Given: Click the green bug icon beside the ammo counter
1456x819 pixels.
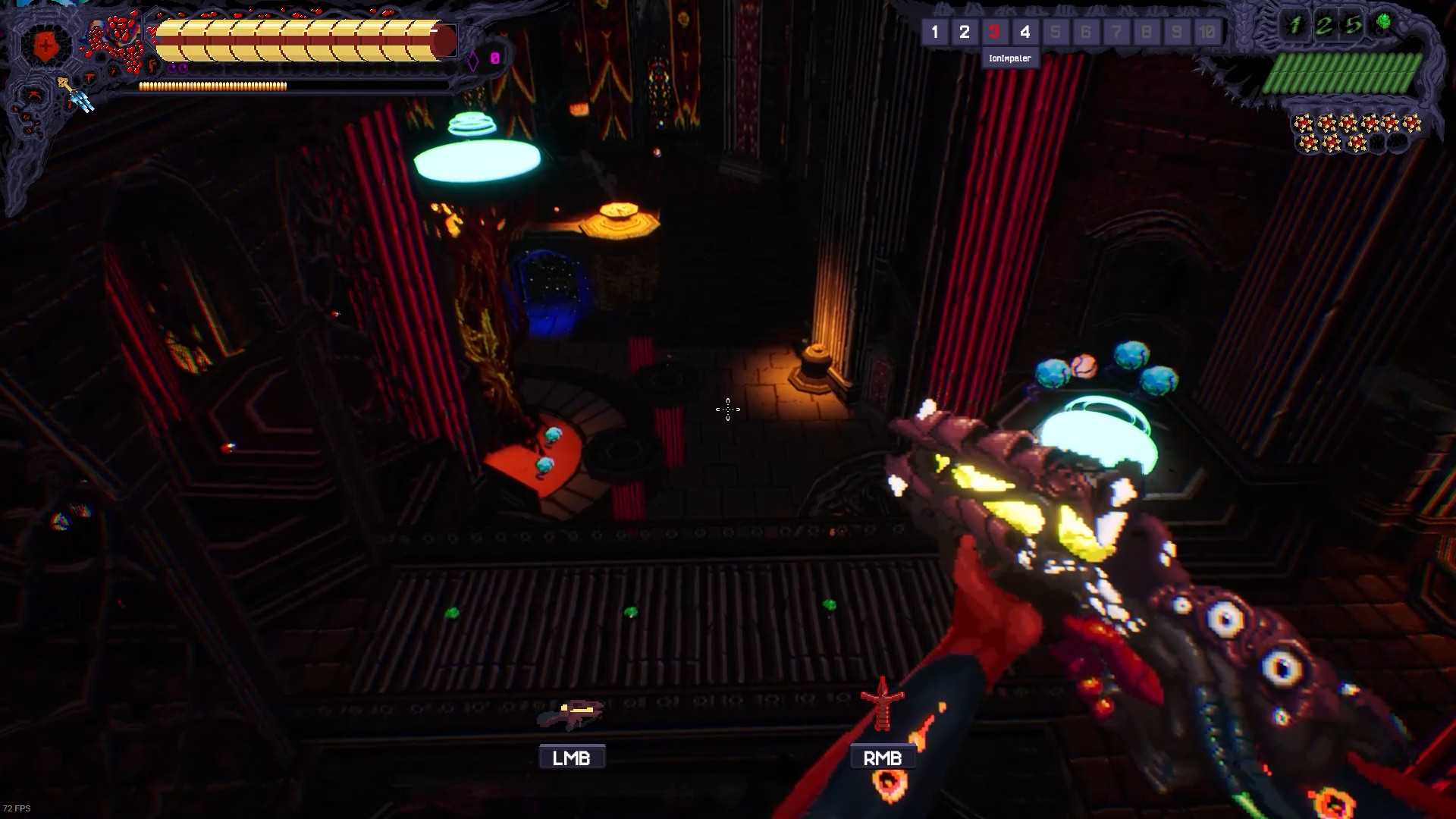Looking at the screenshot, I should [x=1384, y=20].
